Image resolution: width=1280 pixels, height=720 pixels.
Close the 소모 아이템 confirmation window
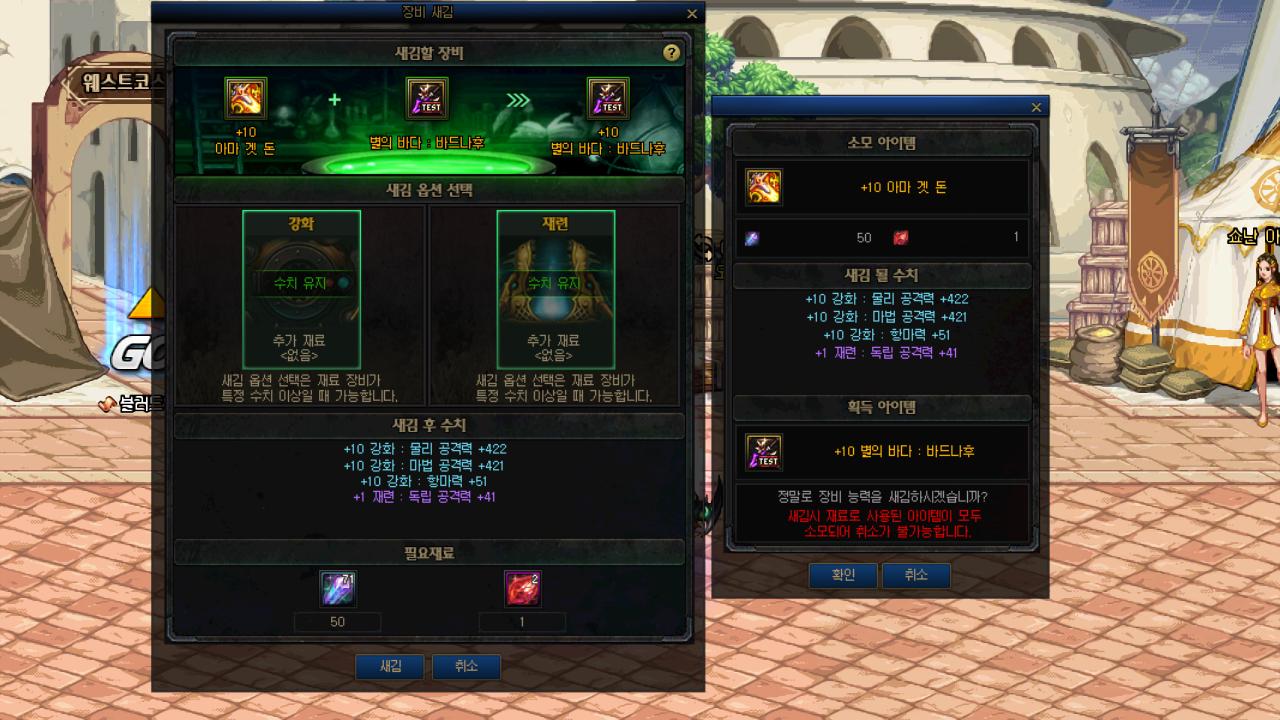(x=1036, y=107)
